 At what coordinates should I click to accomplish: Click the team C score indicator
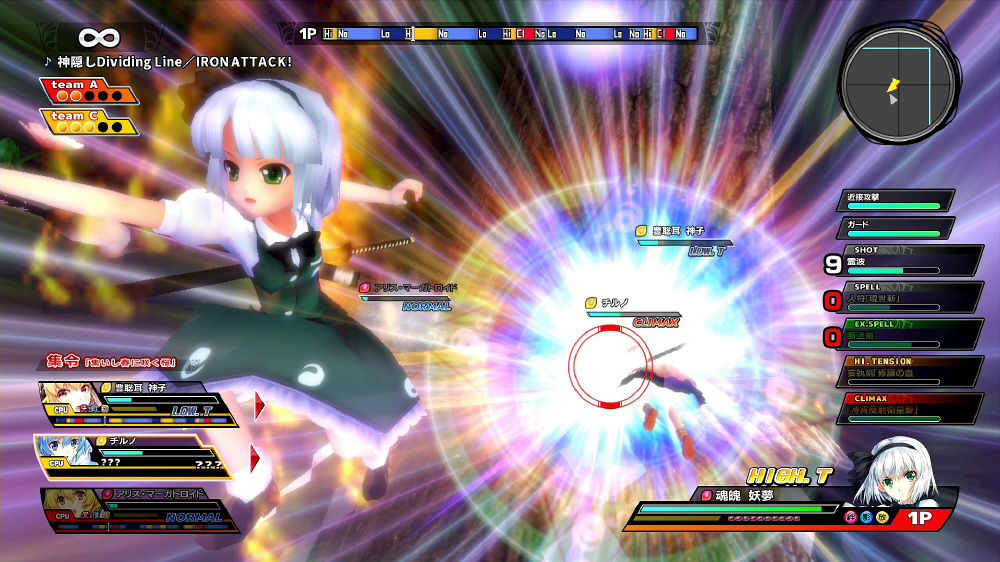point(89,122)
